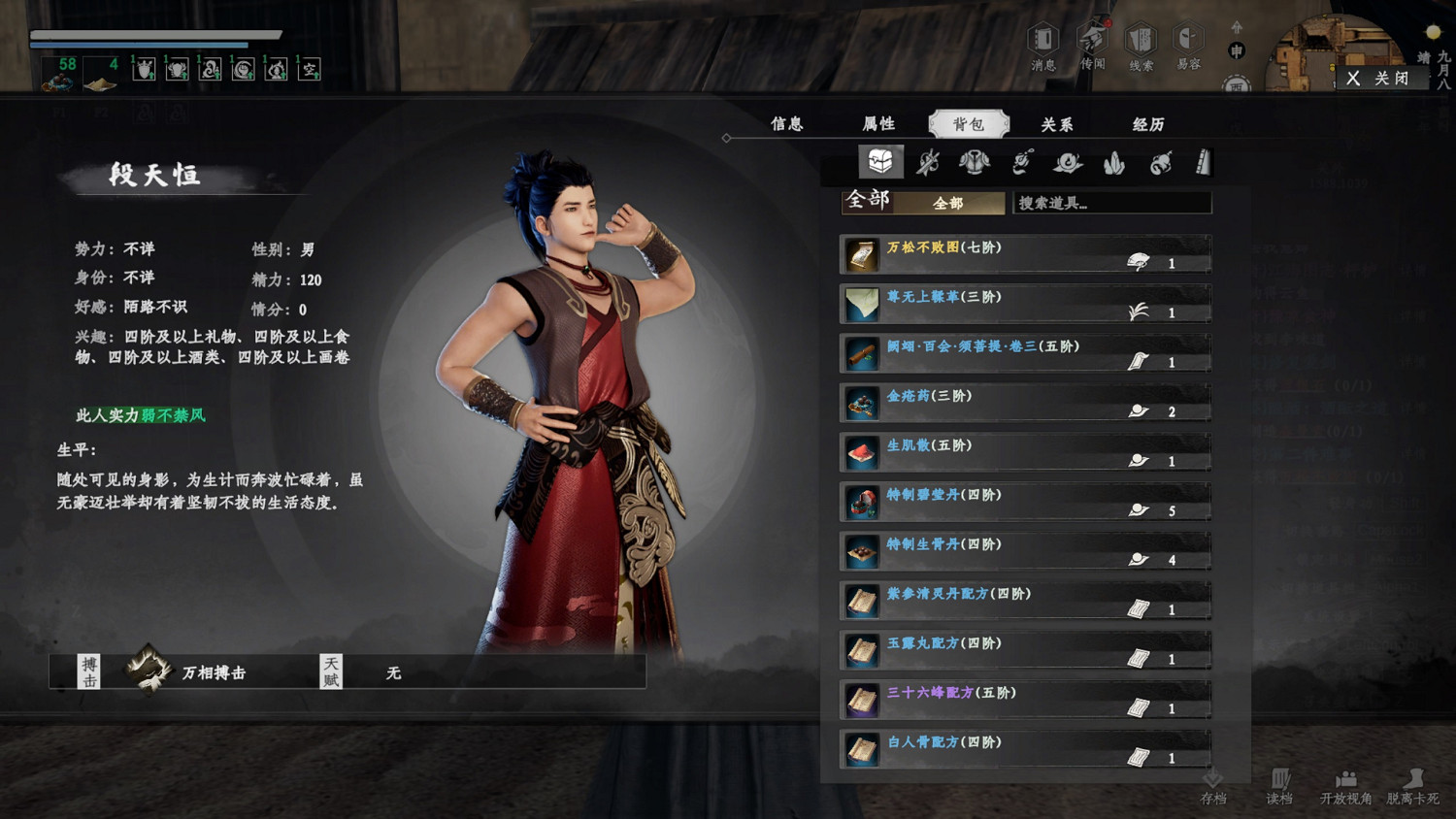Viewport: 1456px width, 819px height.
Task: Select the 白人骨配方 (四阶) recipe row
Action: tap(1025, 749)
